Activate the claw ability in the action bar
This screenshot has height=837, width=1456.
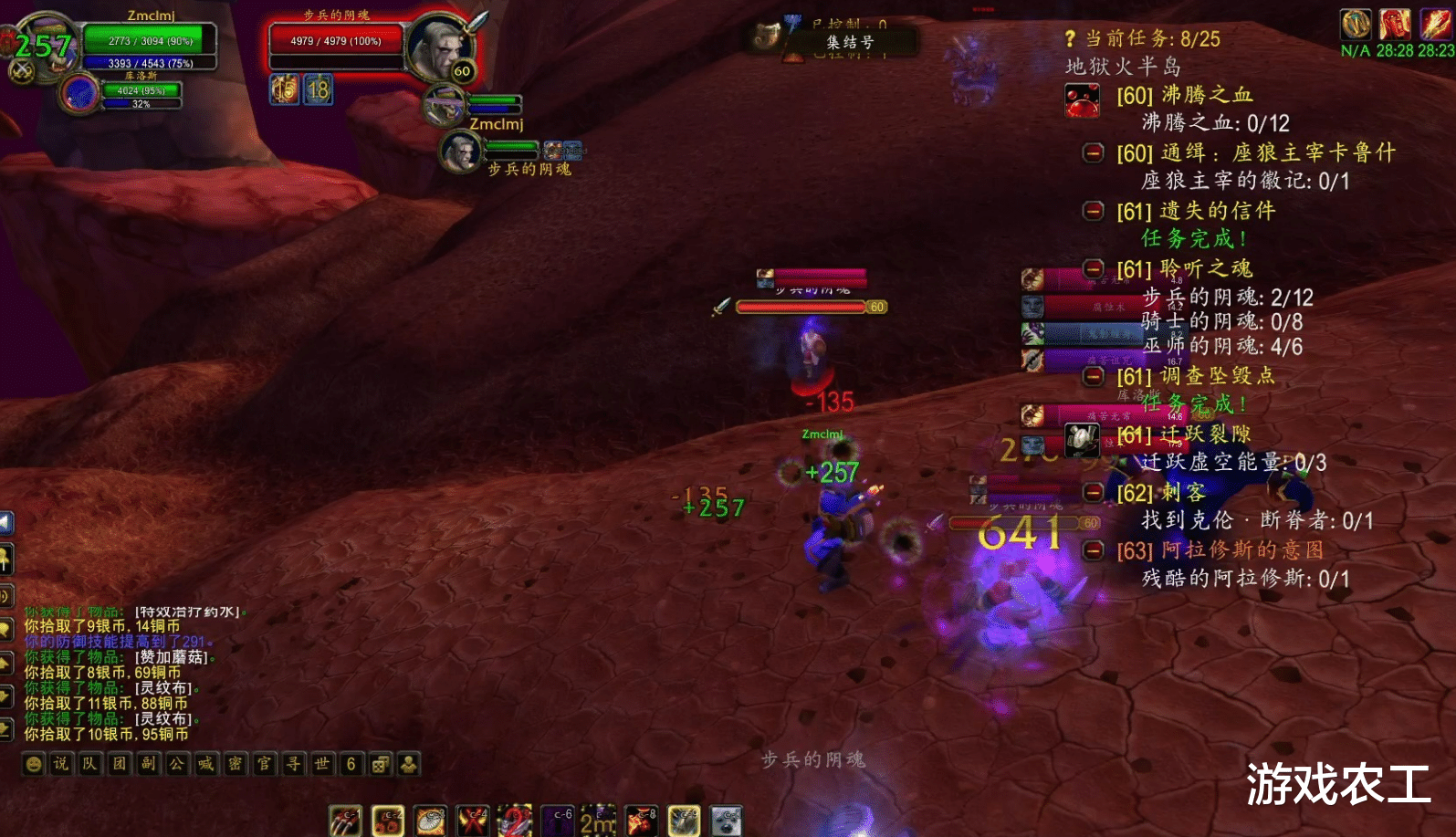(x=345, y=821)
